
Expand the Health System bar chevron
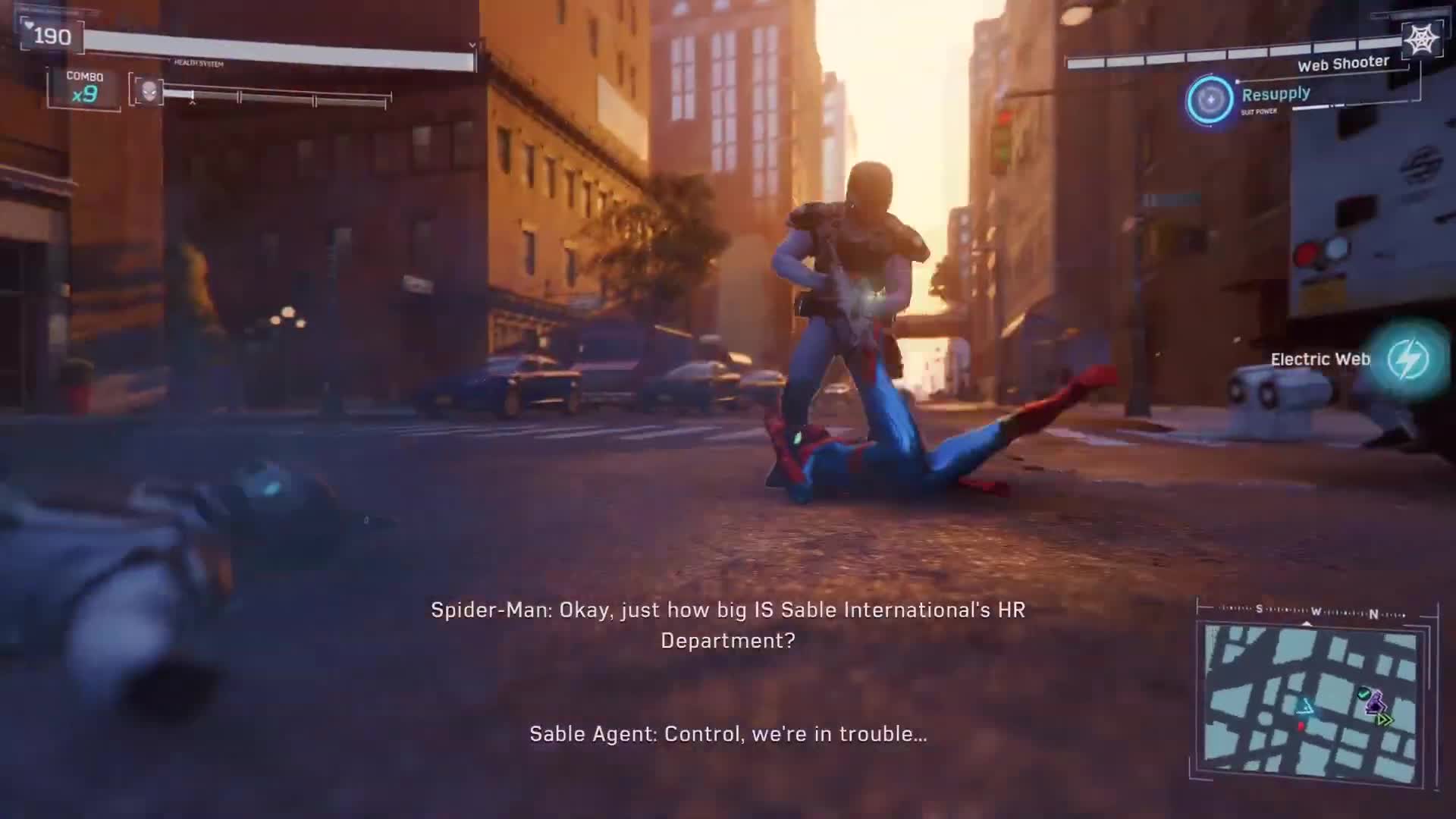(471, 45)
